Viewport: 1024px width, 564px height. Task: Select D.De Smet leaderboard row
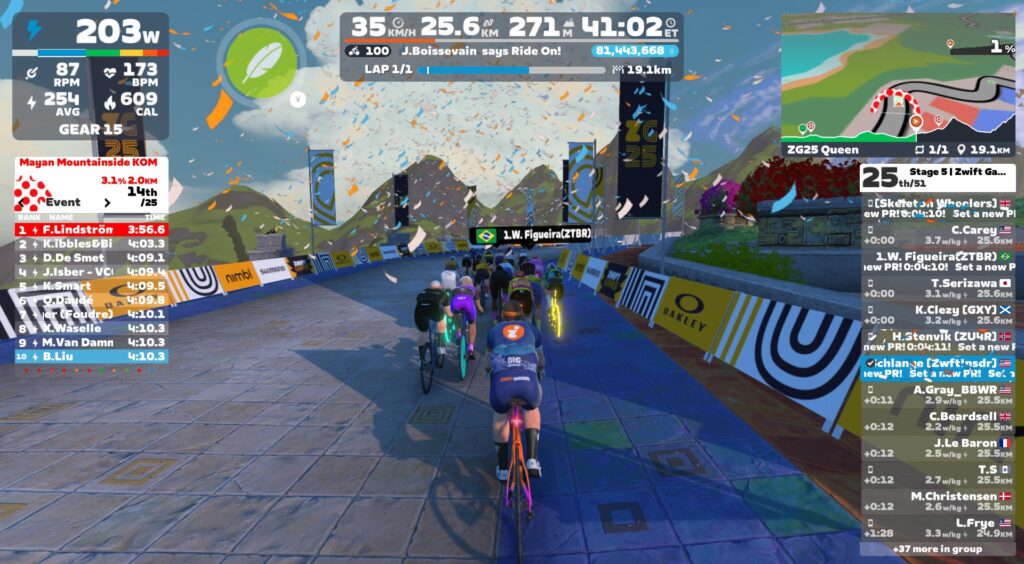[x=91, y=257]
